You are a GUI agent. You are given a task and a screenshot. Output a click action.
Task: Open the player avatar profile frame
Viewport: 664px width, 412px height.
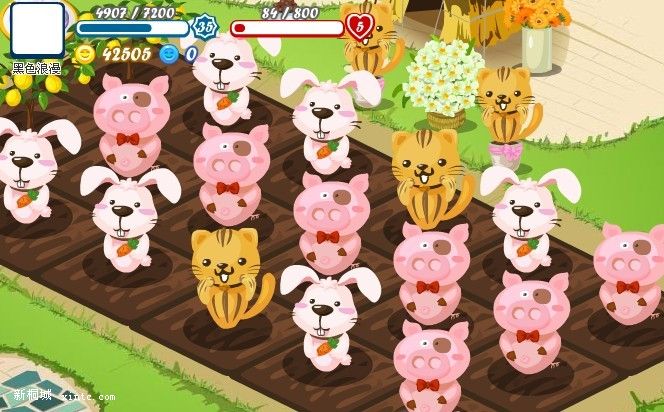(x=37, y=30)
